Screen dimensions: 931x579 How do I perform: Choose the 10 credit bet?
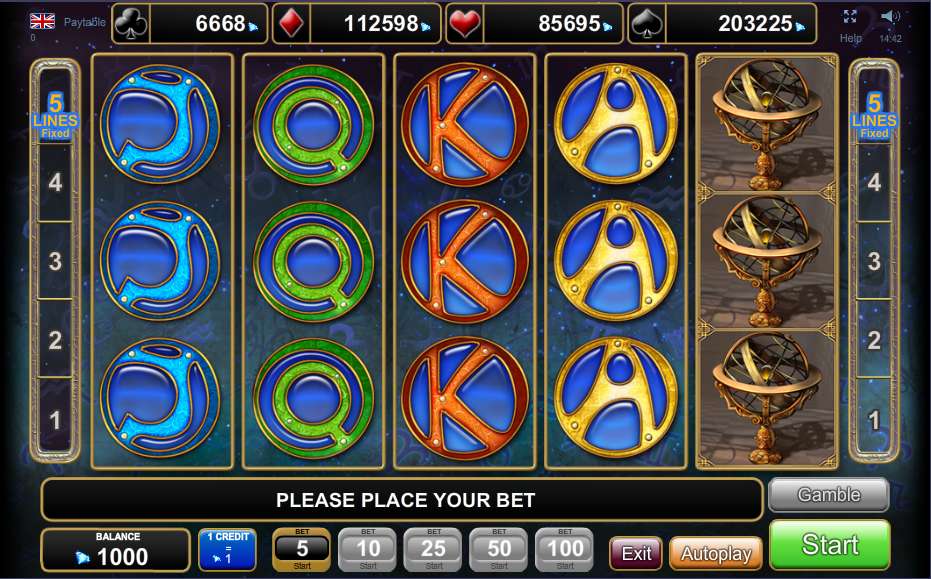pyautogui.click(x=367, y=549)
